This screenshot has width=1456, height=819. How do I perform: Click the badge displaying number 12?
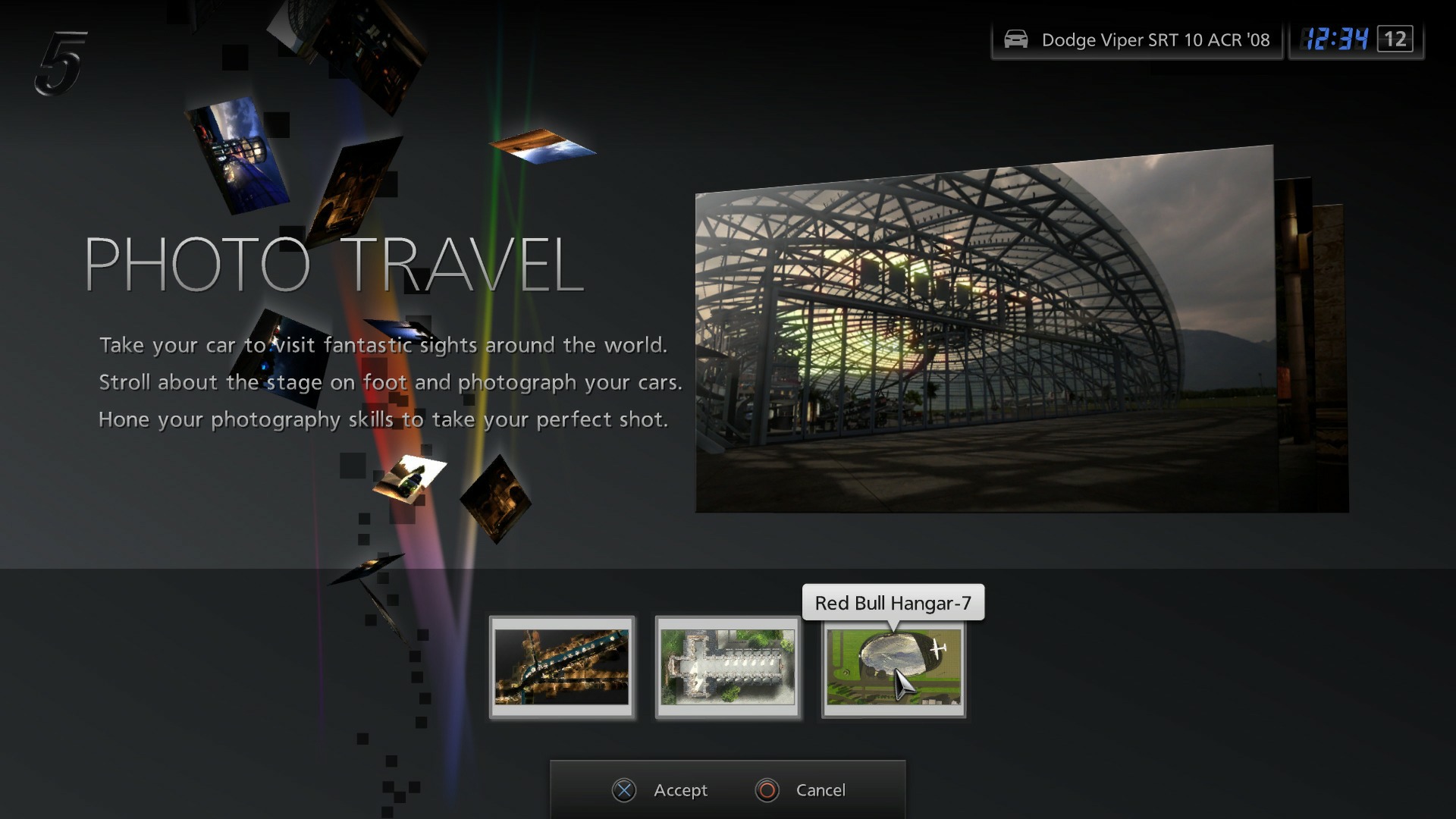[1394, 39]
